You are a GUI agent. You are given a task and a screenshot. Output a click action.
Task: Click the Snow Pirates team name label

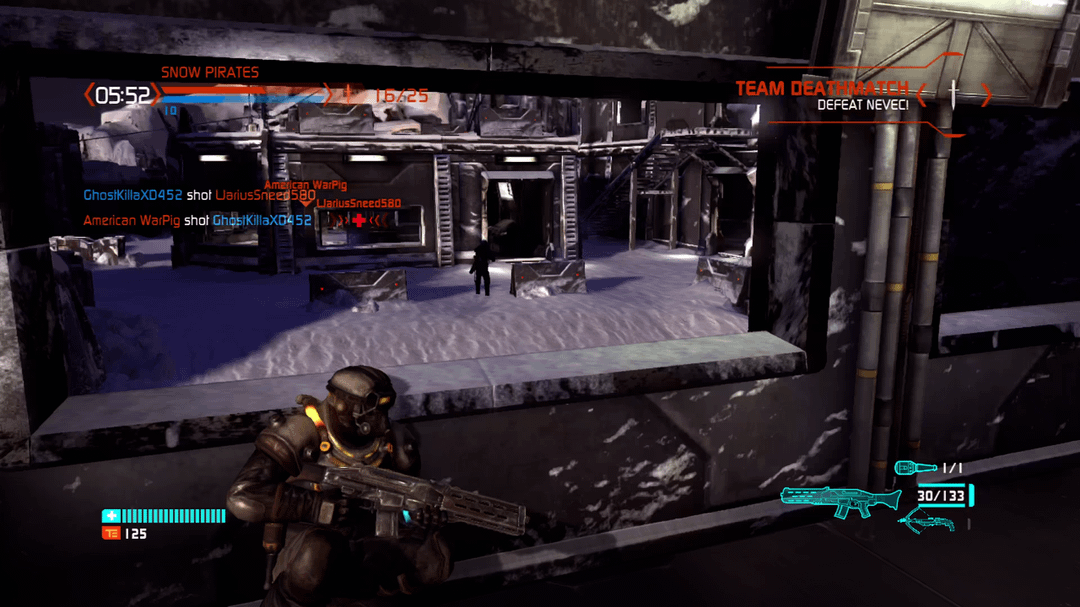(210, 72)
